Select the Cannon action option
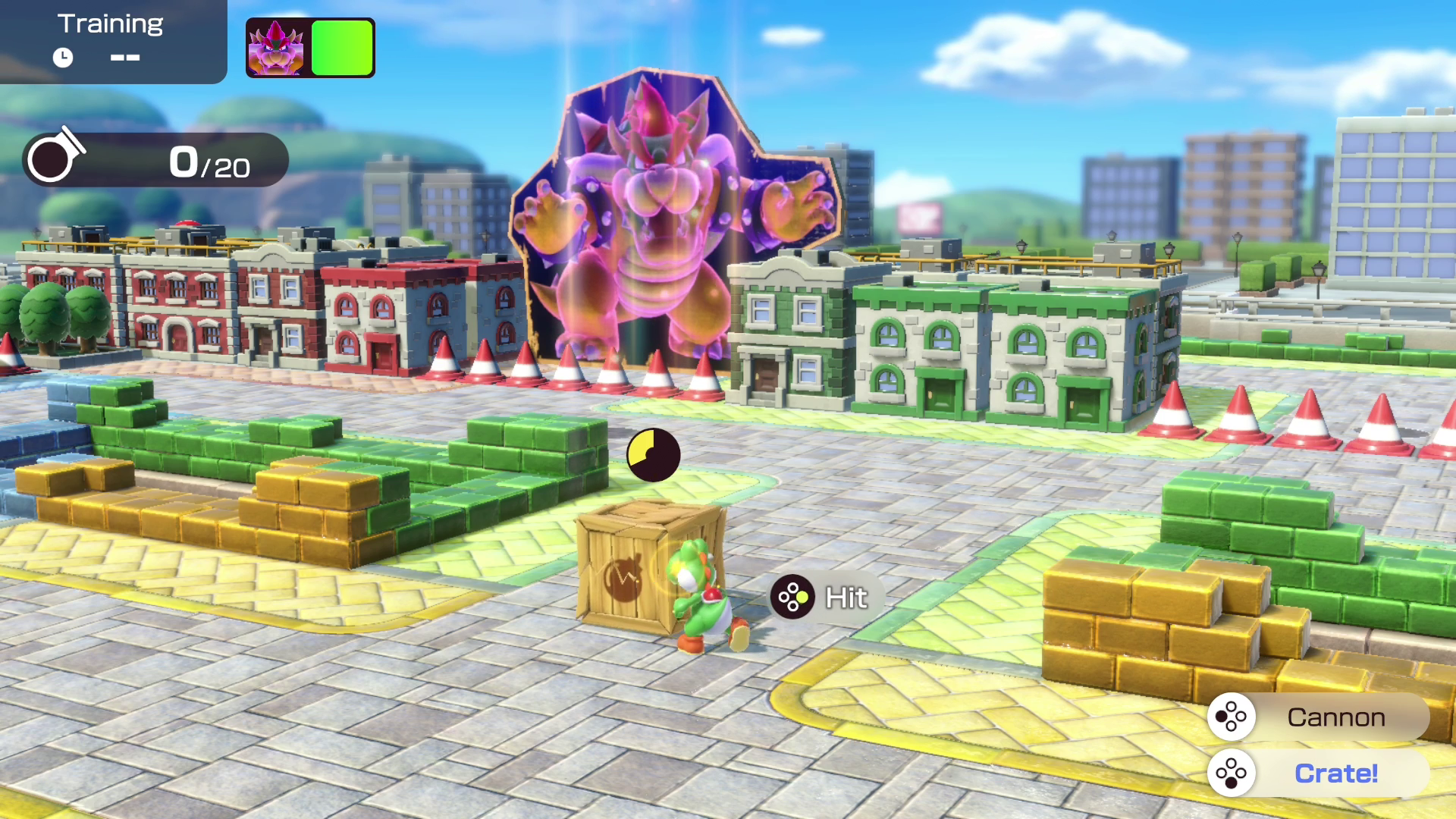The height and width of the screenshot is (819, 1456). click(x=1319, y=717)
